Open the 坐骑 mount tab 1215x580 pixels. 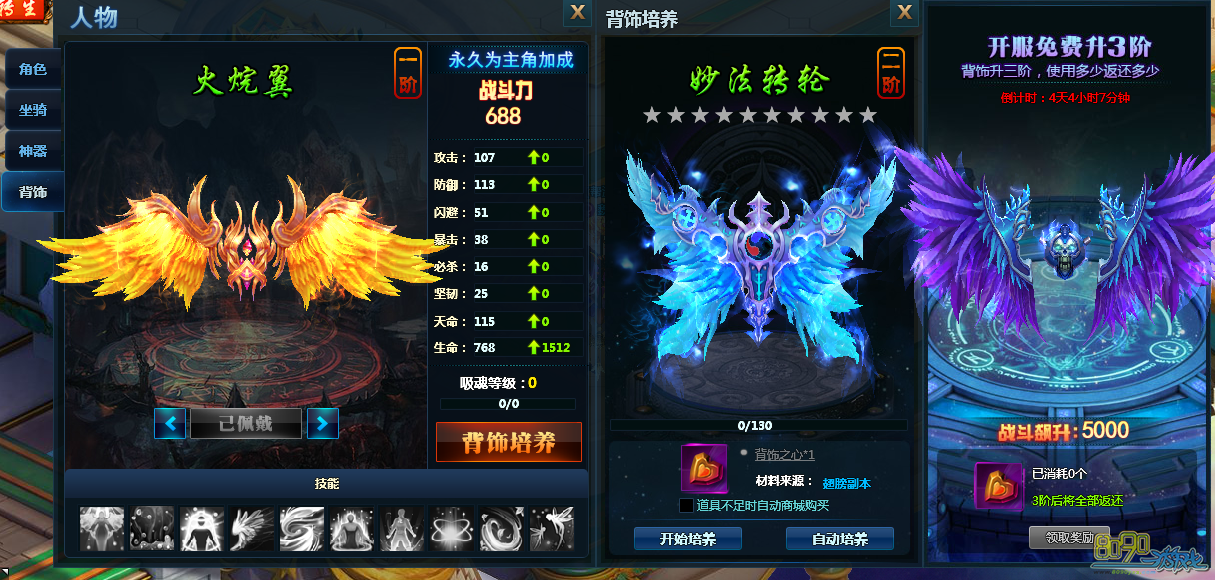(33, 110)
